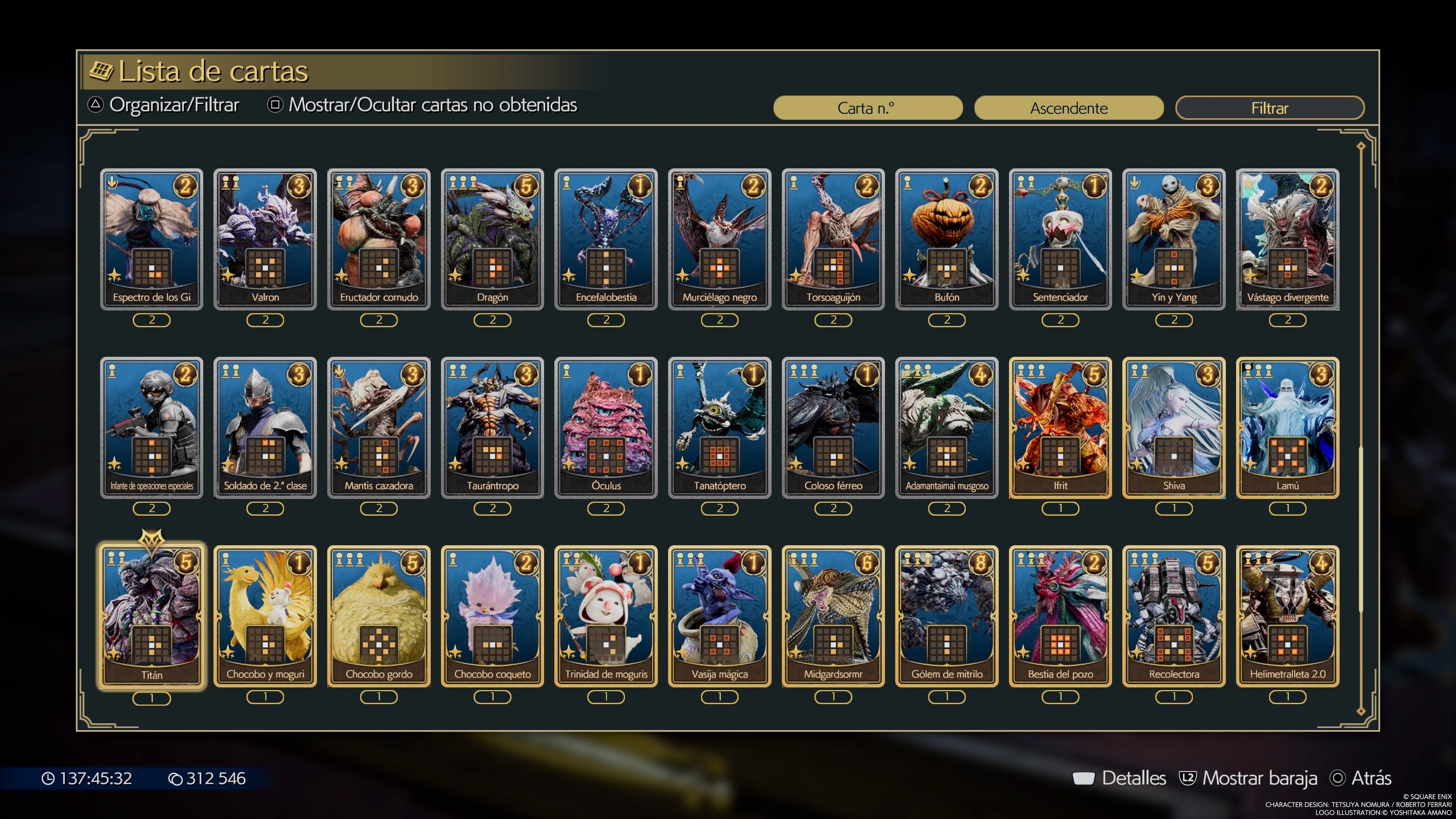Choose the Gólem de mitrilo card
The width and height of the screenshot is (1456, 819).
point(947,616)
